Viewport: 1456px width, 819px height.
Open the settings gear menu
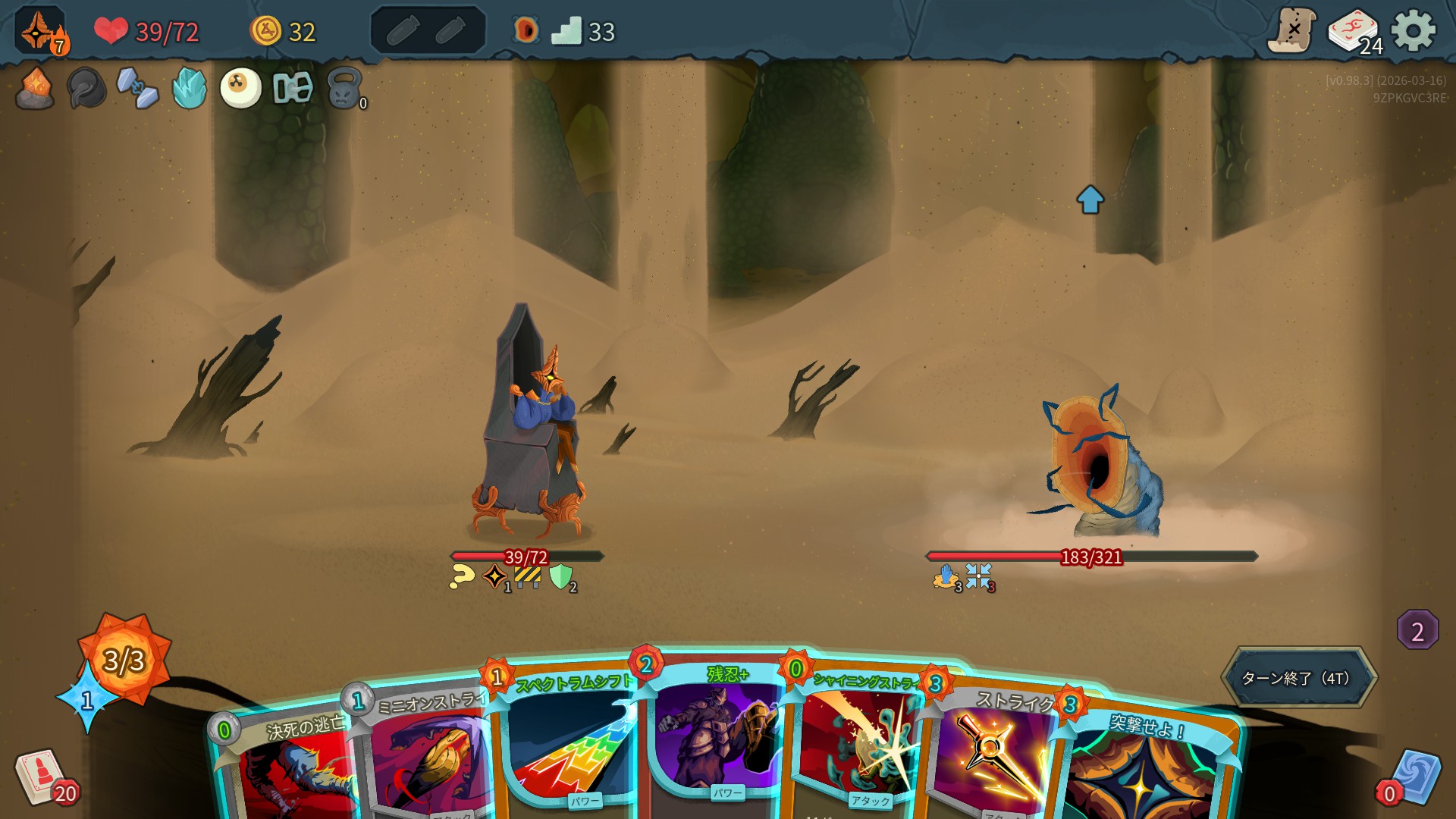[1414, 31]
